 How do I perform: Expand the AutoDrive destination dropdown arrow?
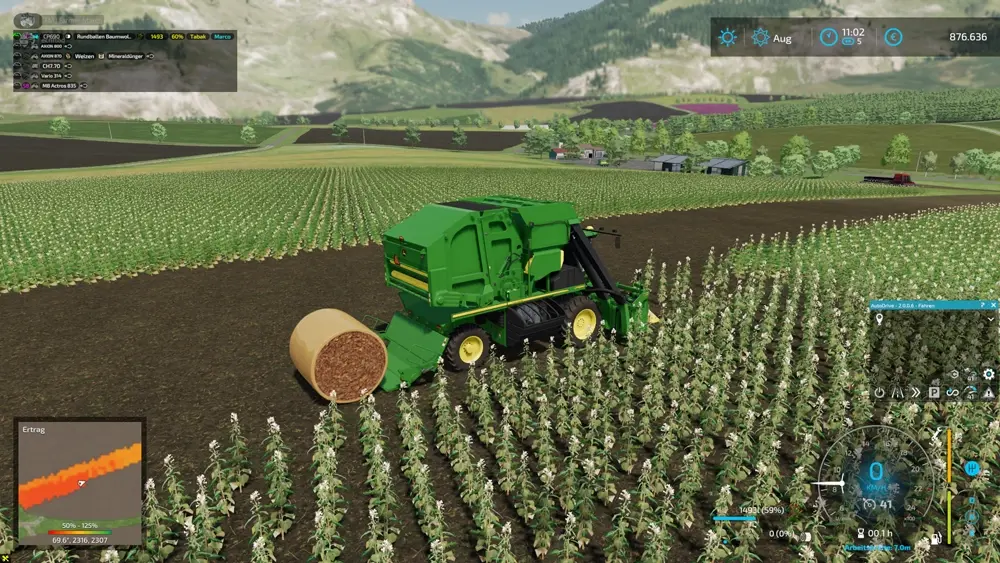(991, 319)
